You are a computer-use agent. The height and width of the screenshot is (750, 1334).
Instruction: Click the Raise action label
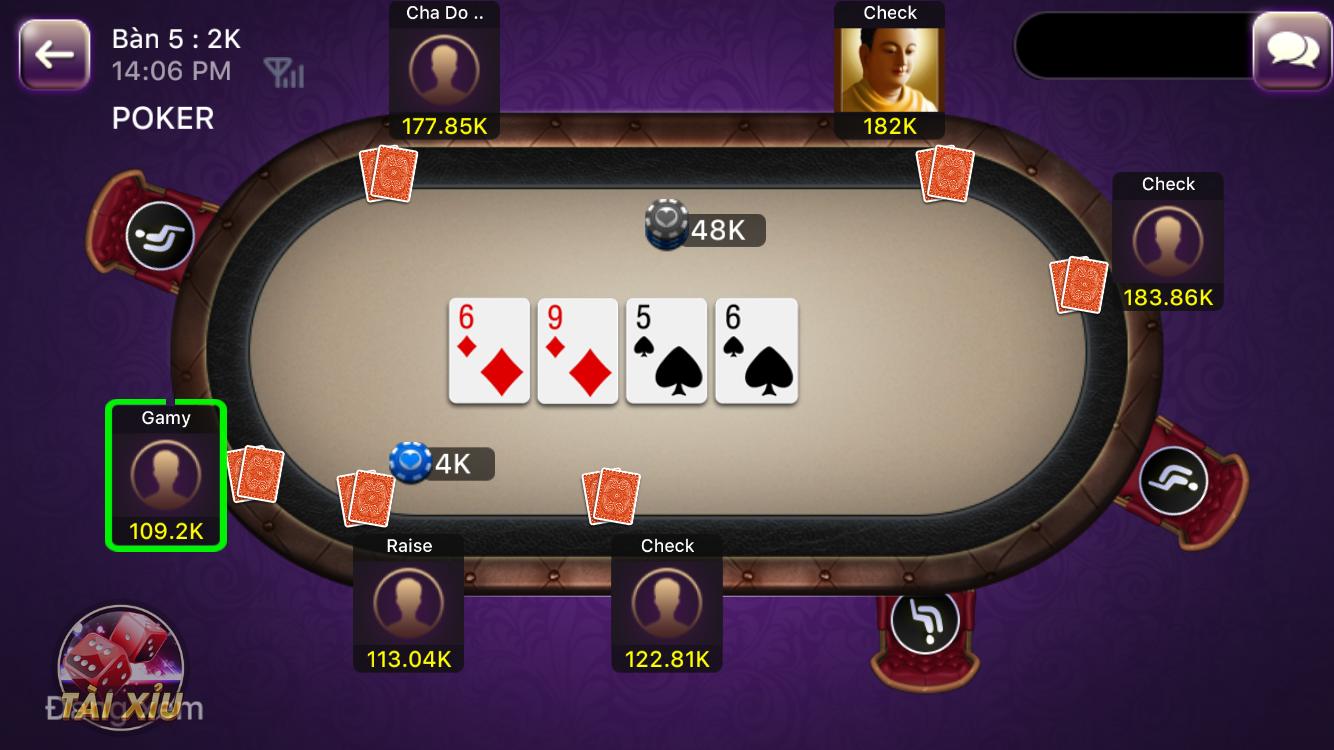point(408,545)
